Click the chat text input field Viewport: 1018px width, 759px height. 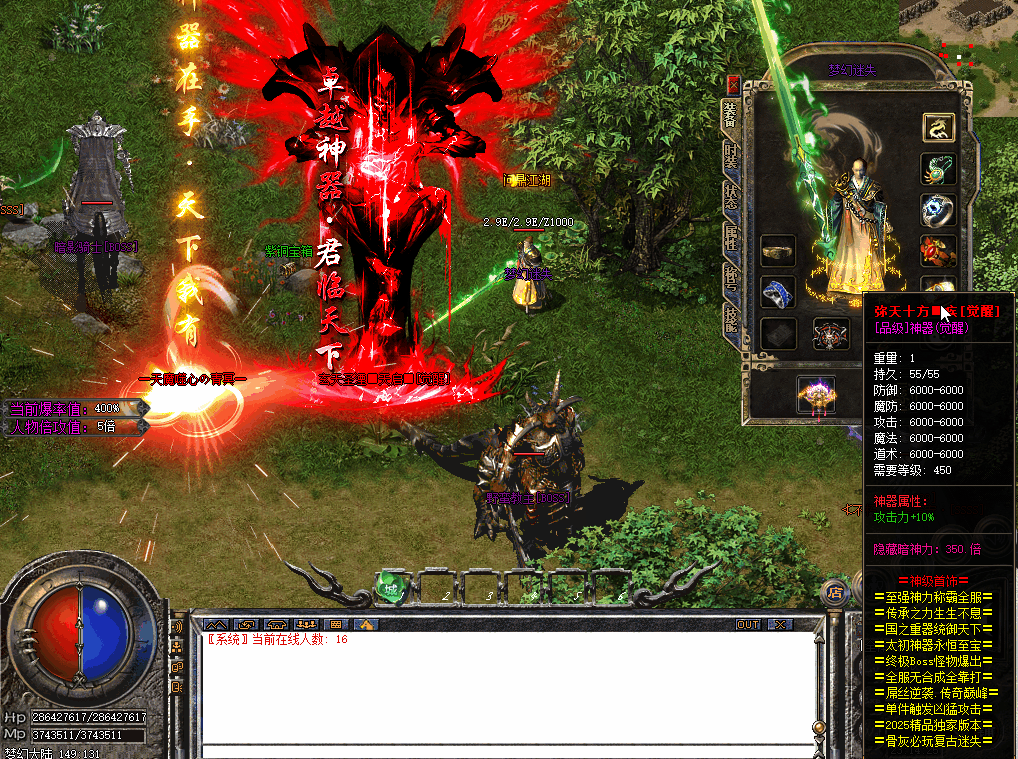[x=500, y=748]
